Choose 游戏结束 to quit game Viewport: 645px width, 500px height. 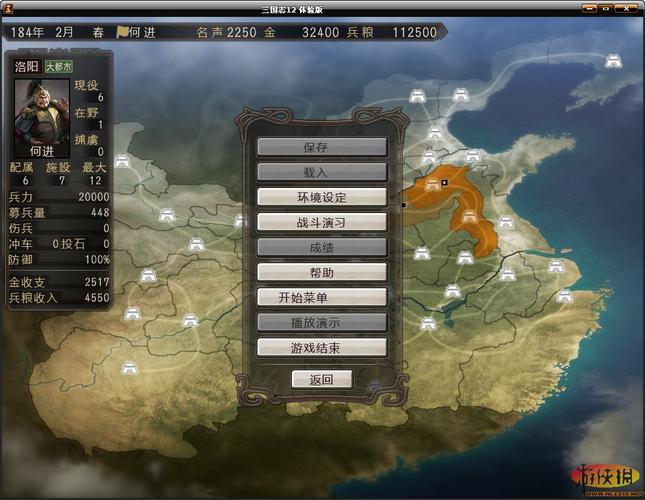(321, 347)
